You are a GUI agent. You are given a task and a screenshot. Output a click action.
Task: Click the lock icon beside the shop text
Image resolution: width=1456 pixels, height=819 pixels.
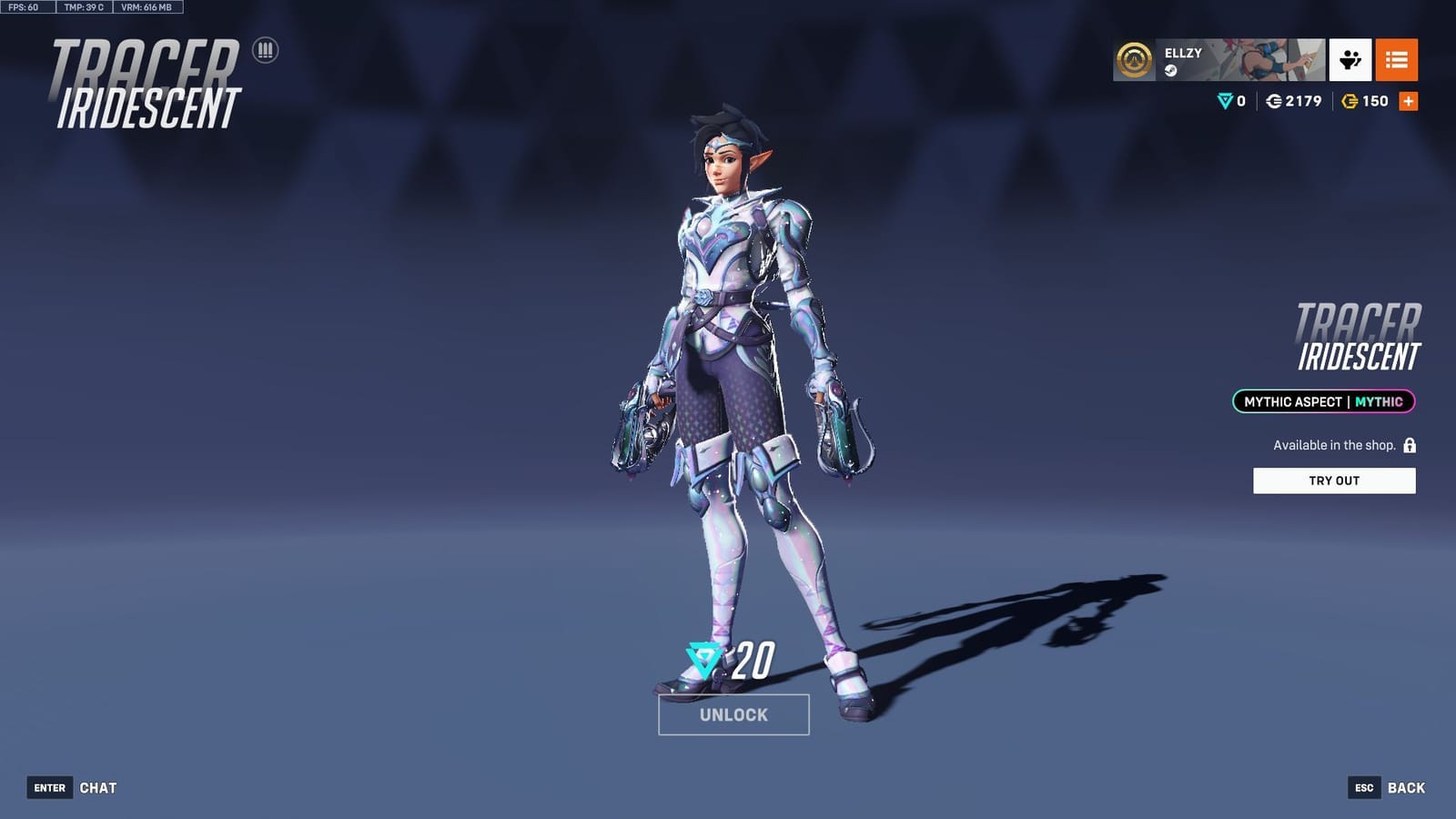click(x=1408, y=446)
